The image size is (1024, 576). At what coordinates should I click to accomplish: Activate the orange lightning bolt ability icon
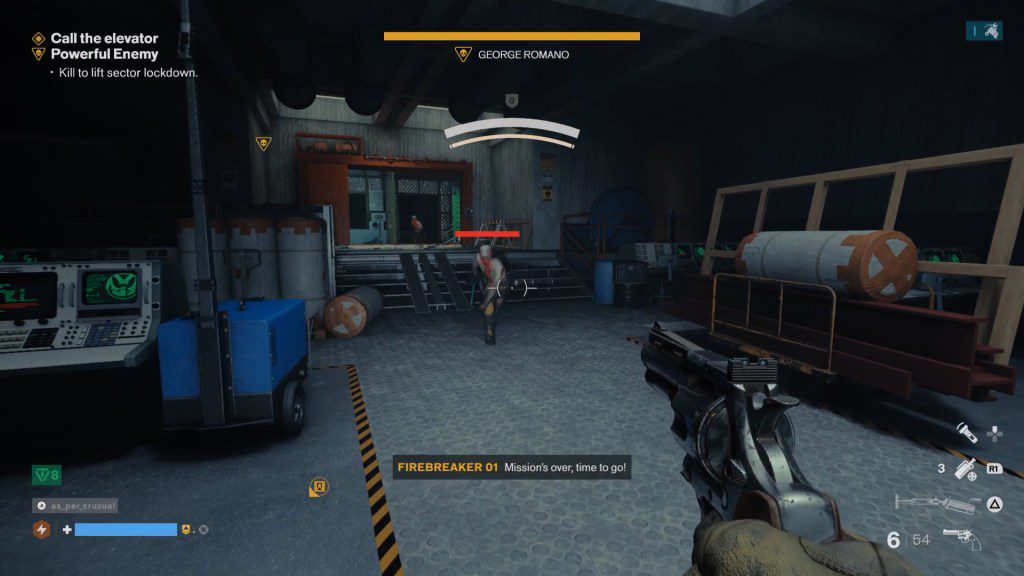[x=42, y=529]
